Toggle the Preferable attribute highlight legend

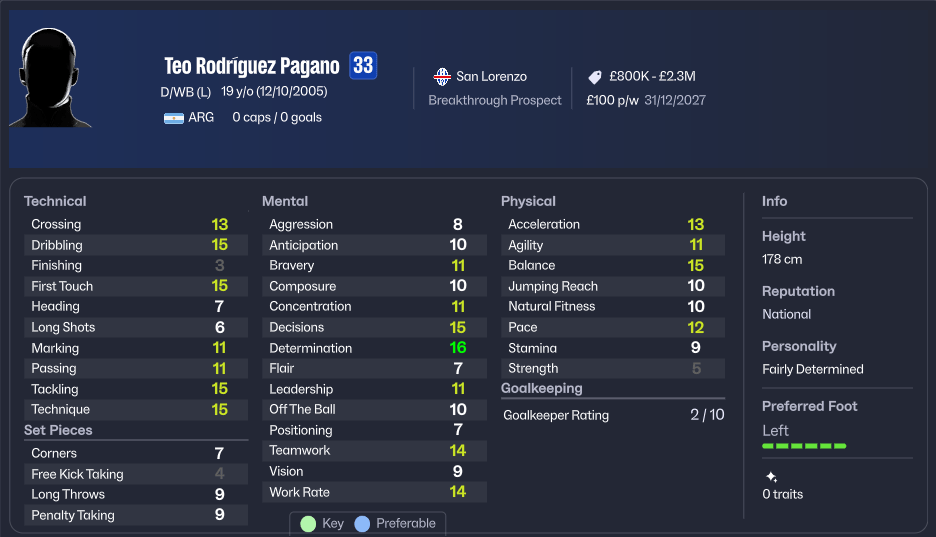[x=395, y=523]
